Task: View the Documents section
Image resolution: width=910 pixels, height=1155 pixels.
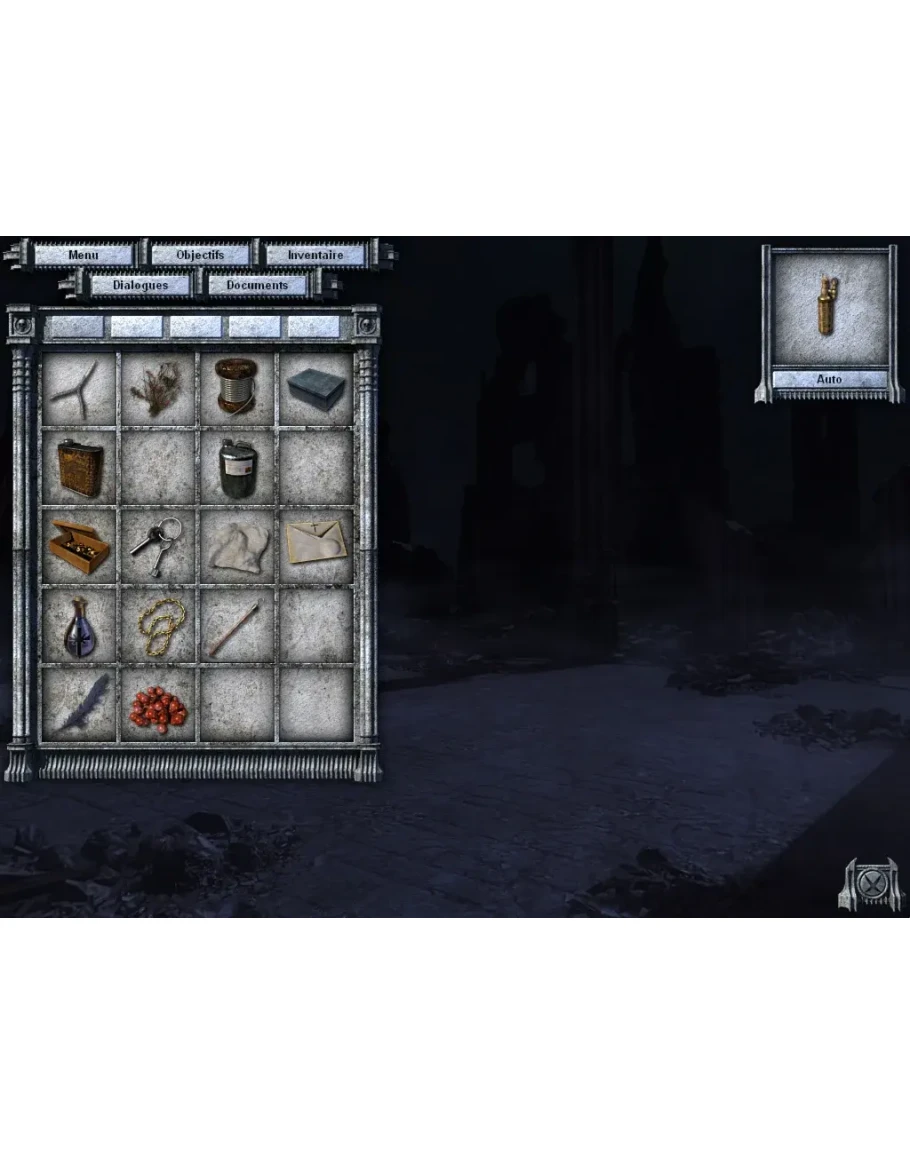Action: point(257,285)
